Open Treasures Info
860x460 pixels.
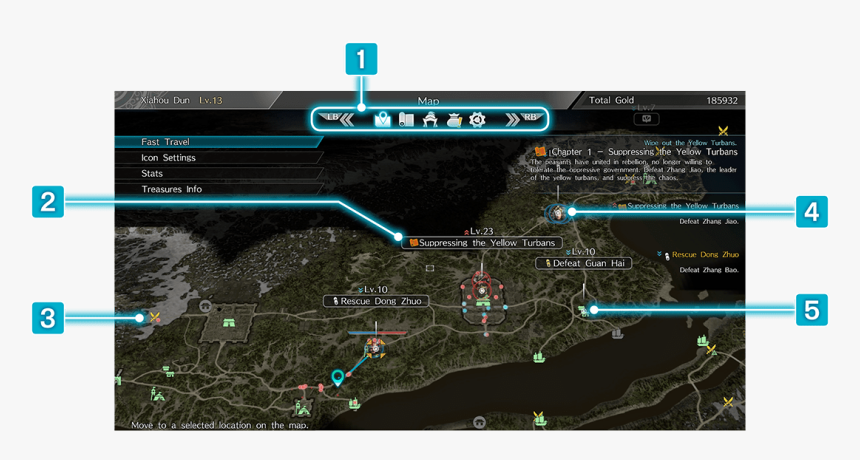[171, 189]
